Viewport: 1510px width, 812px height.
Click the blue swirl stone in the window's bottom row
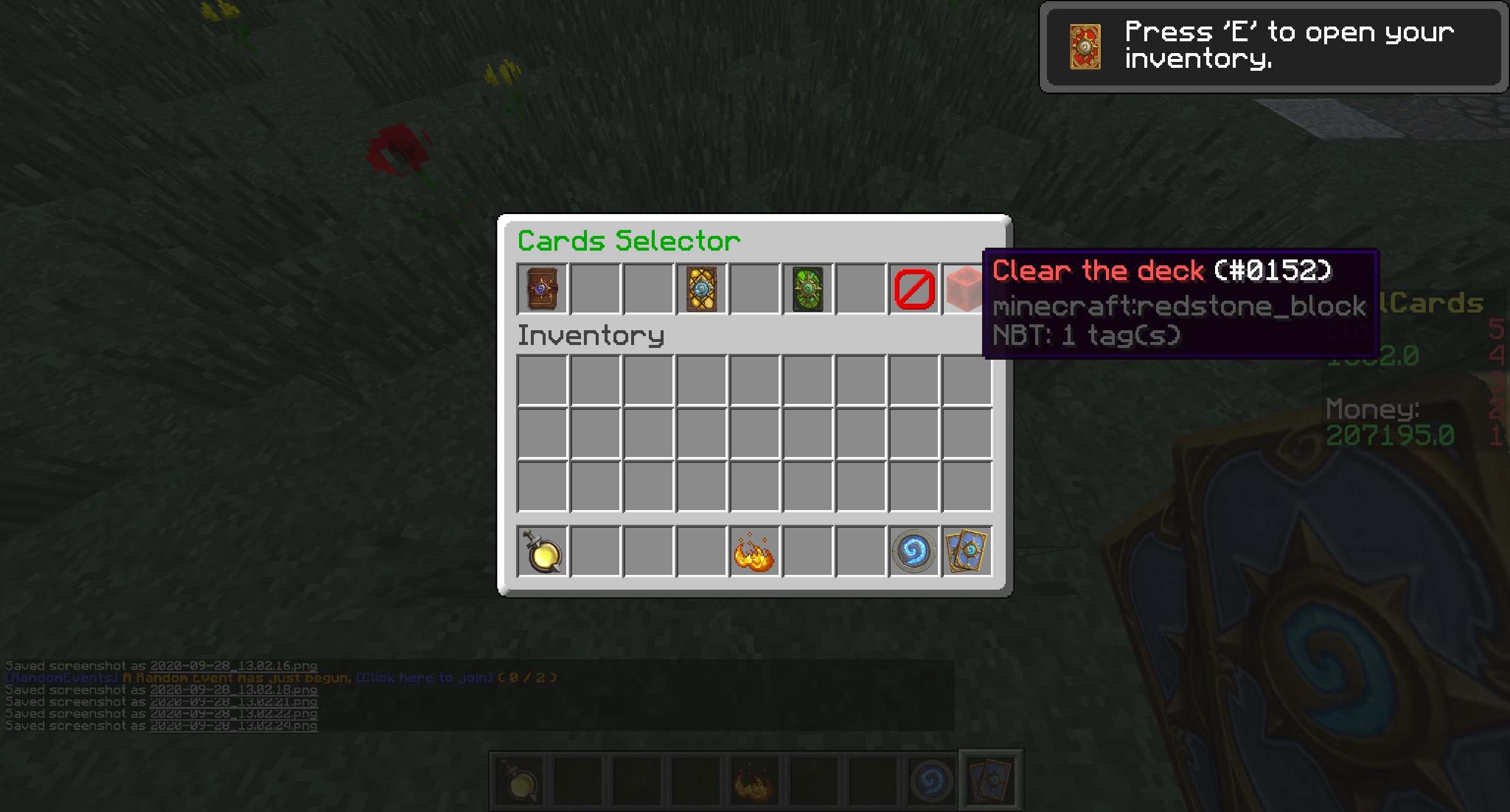click(914, 552)
